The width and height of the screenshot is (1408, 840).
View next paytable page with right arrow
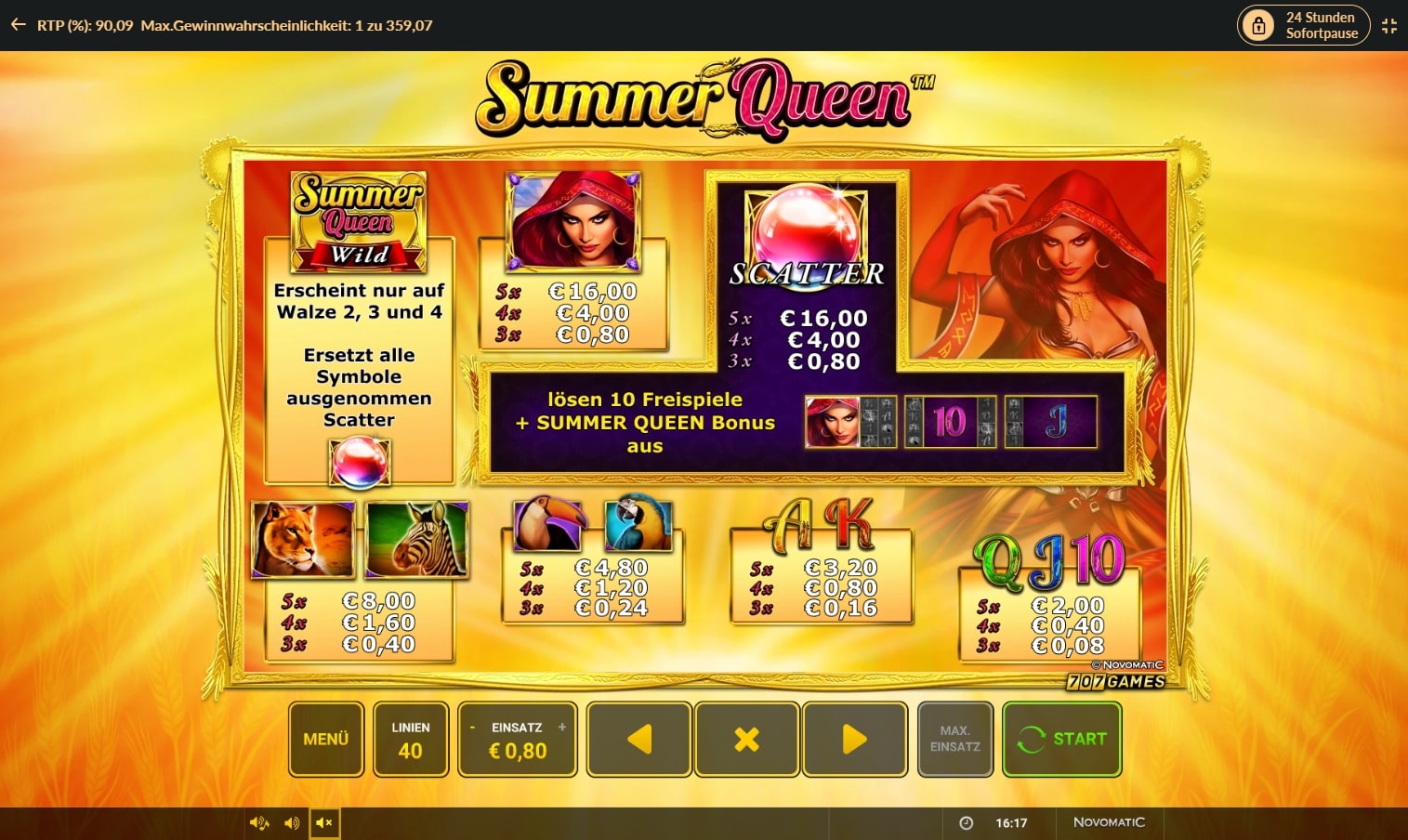[x=854, y=739]
